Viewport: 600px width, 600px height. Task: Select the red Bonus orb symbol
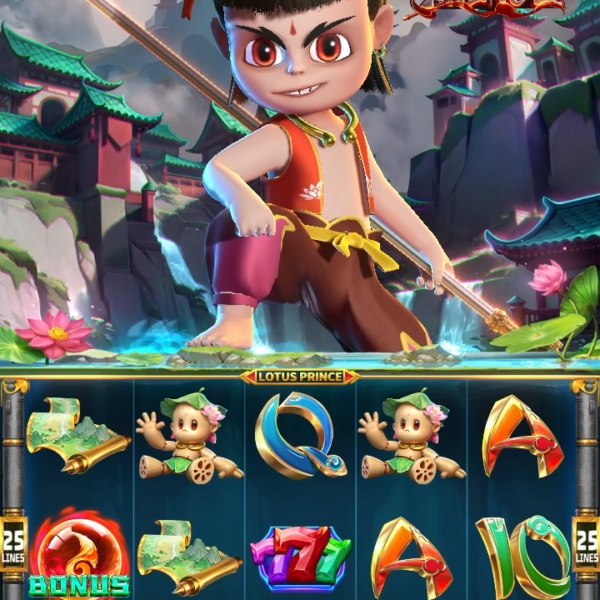tap(78, 559)
